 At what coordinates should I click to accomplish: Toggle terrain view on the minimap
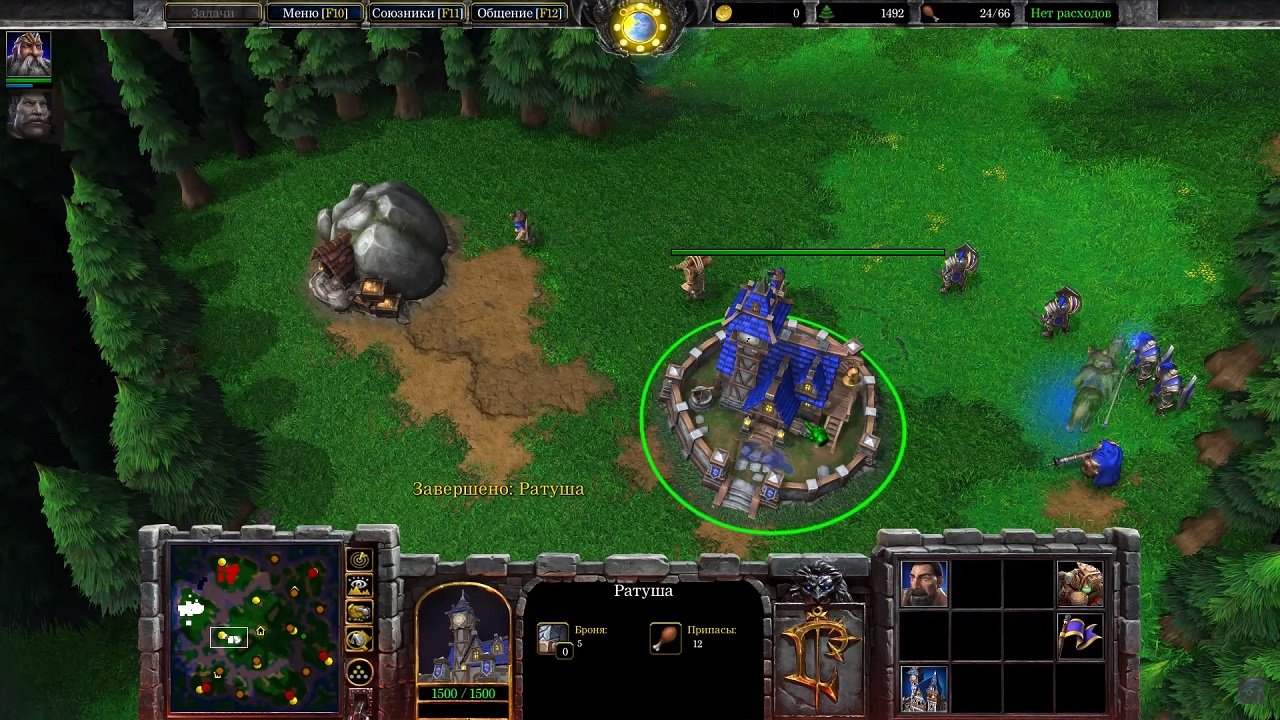(357, 586)
